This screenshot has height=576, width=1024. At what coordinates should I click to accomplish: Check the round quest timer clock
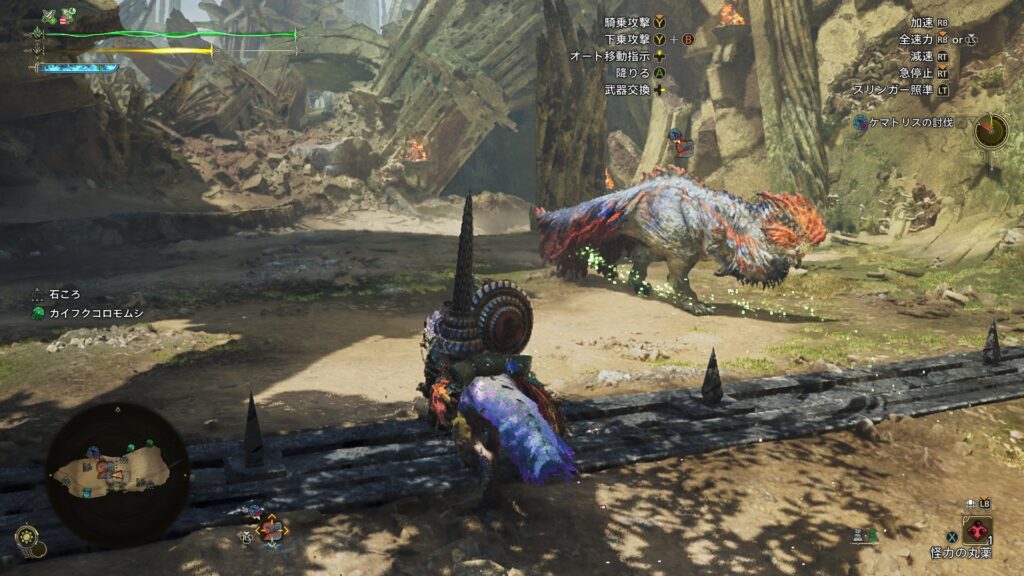(991, 130)
